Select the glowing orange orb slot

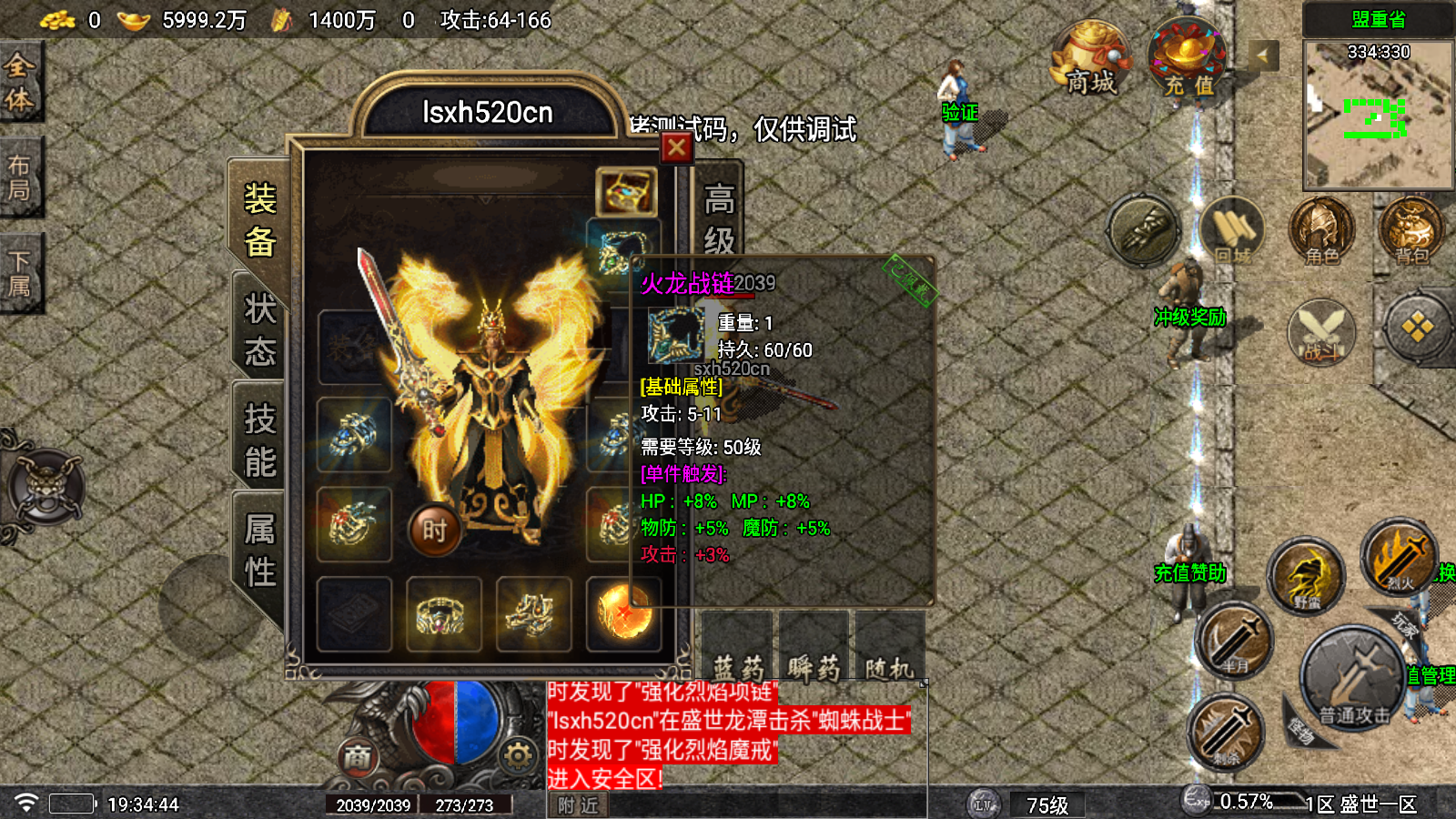click(x=624, y=612)
